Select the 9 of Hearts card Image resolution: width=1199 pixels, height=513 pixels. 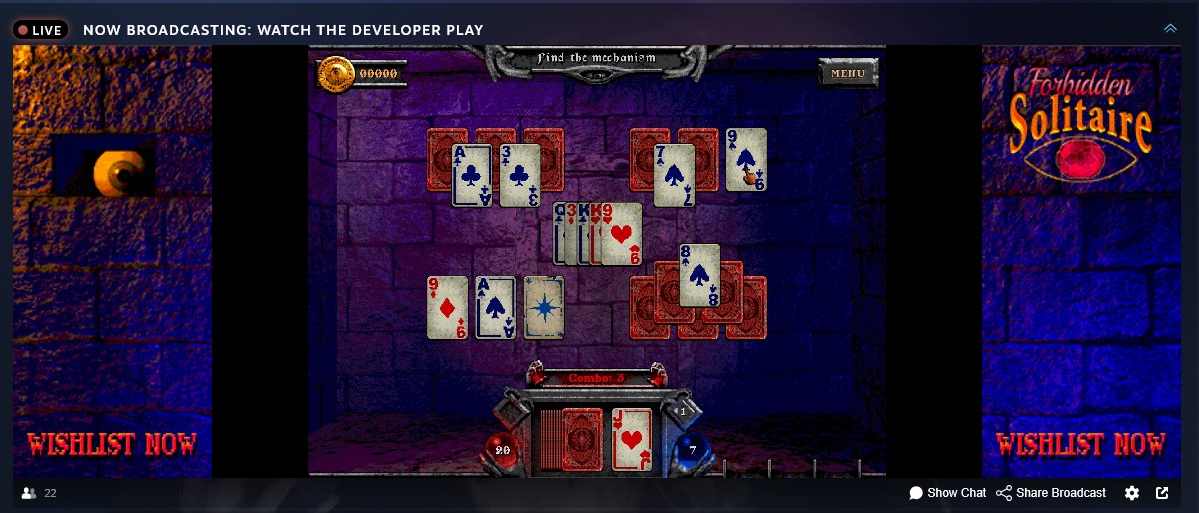click(x=621, y=234)
